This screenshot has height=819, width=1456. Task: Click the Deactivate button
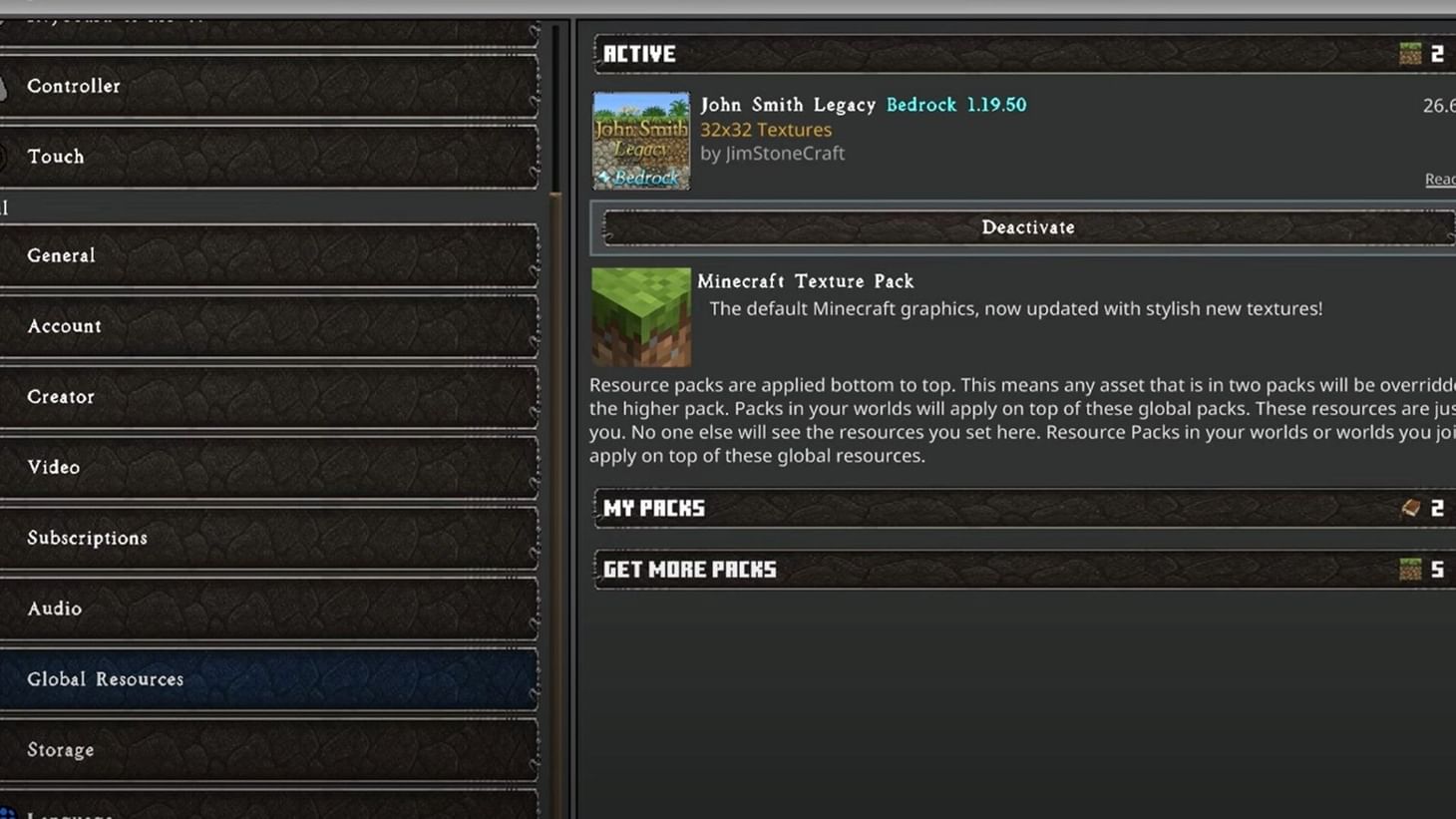[x=1027, y=227]
